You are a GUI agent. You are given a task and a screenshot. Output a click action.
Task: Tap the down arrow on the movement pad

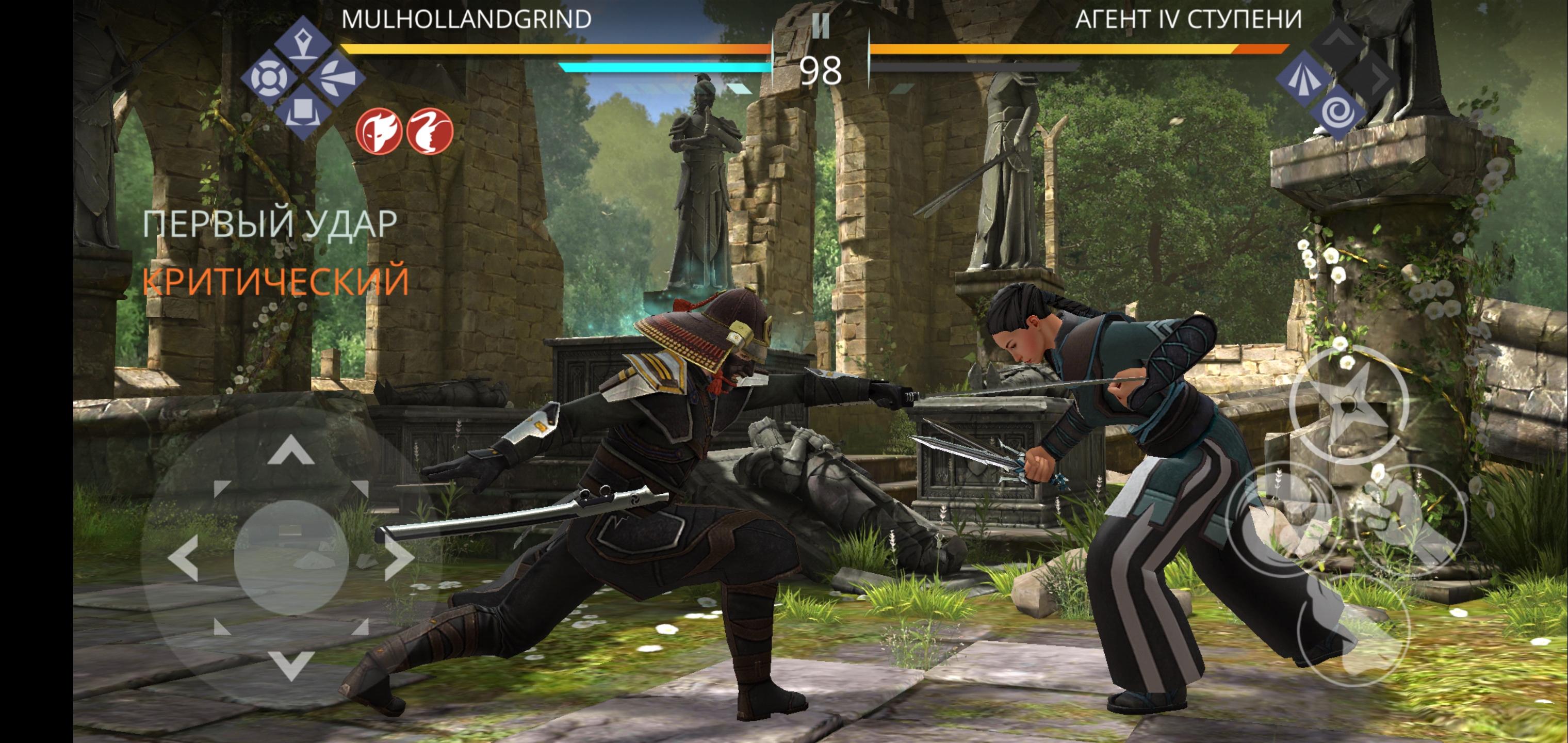point(291,665)
